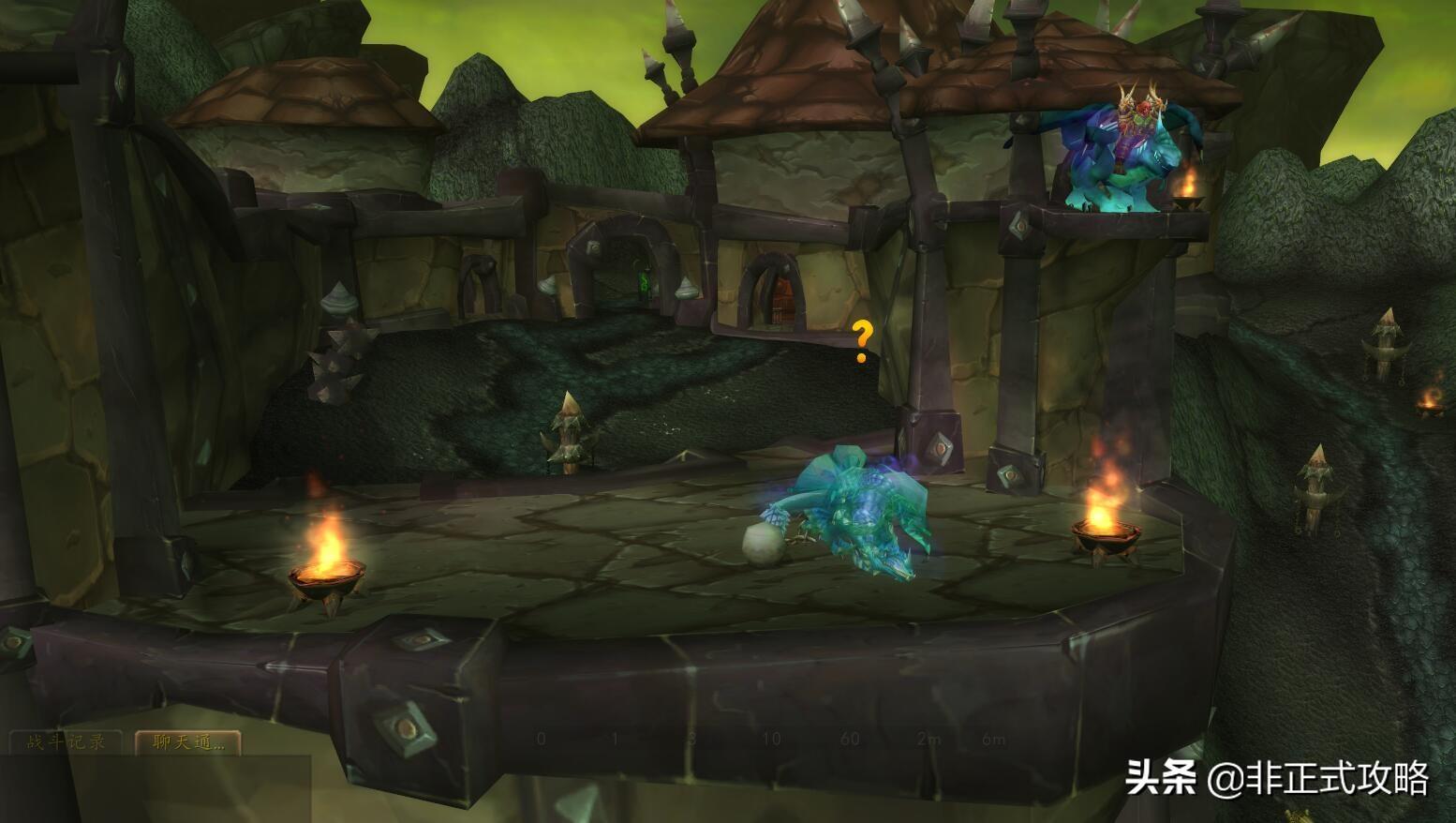This screenshot has width=1456, height=823.
Task: Select the 聊天通... chat tab
Action: pos(188,742)
